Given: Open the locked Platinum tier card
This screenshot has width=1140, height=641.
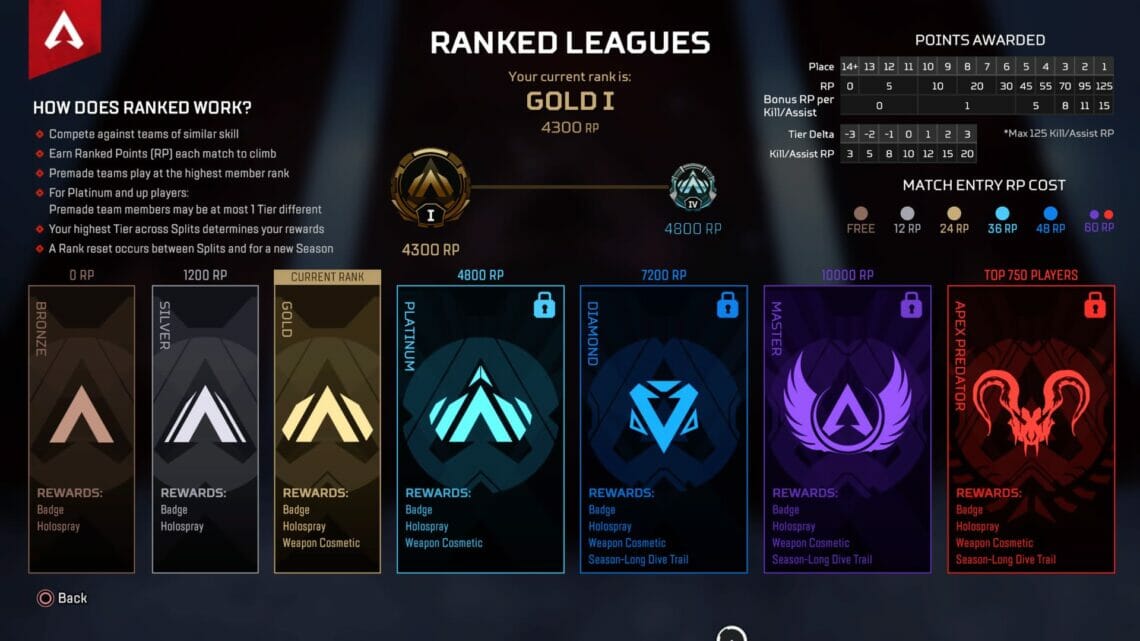Looking at the screenshot, I should pos(480,429).
